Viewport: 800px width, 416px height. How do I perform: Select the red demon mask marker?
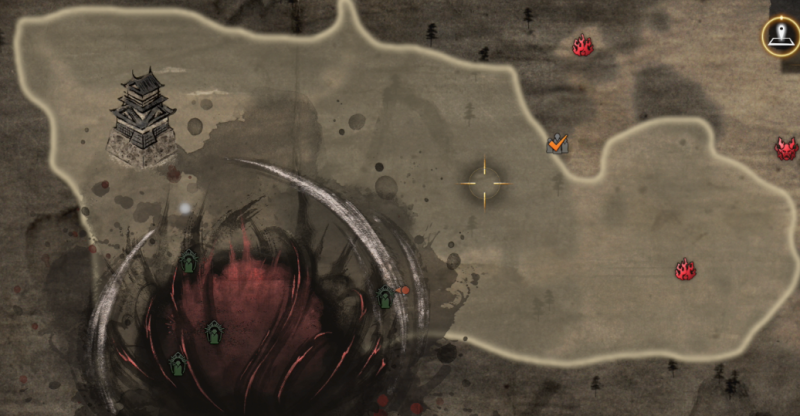tap(787, 149)
